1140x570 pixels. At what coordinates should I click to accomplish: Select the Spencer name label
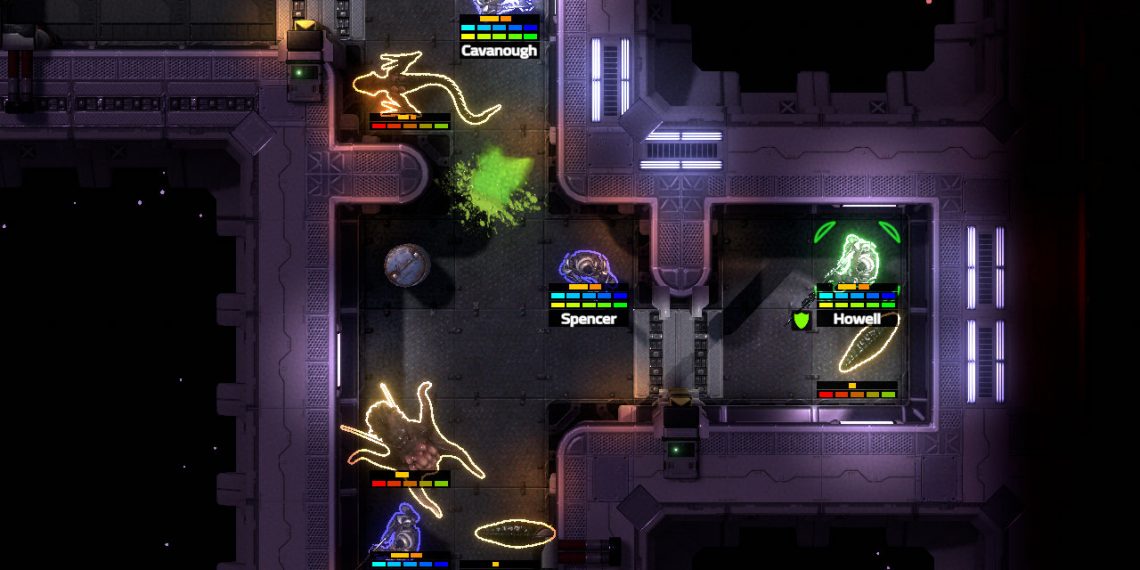coord(589,319)
